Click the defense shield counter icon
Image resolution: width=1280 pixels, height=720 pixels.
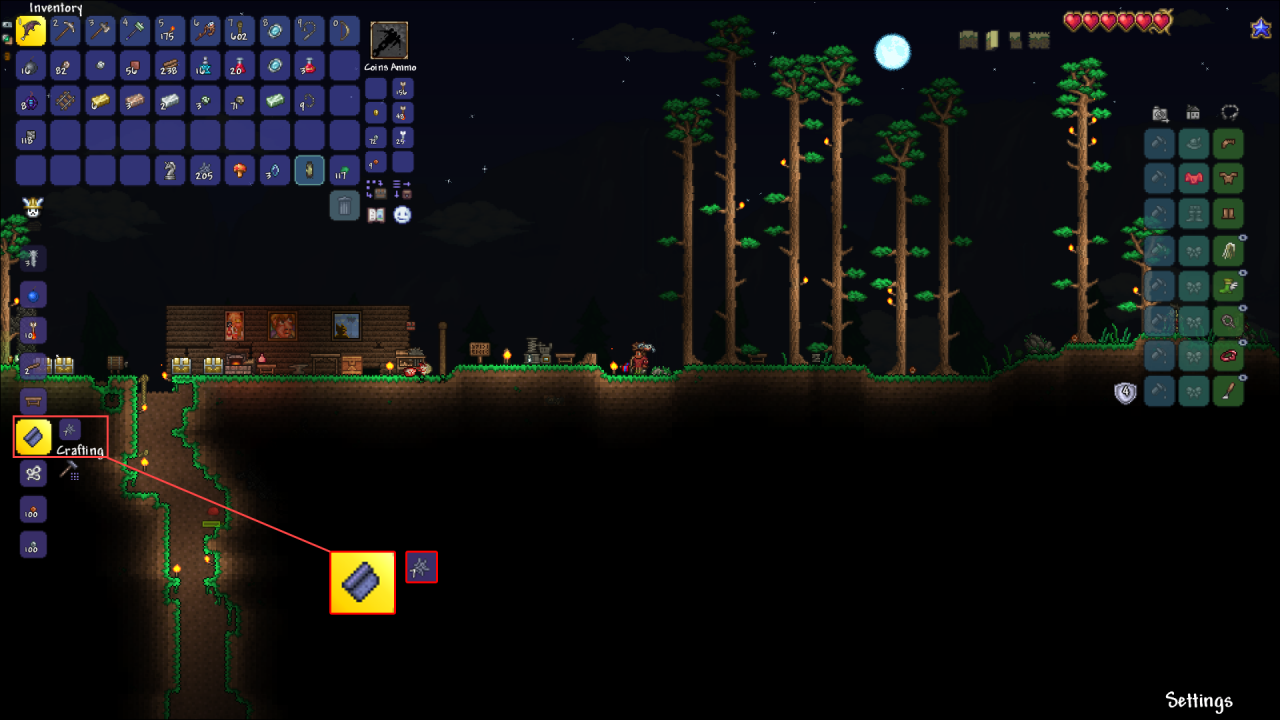[1125, 391]
